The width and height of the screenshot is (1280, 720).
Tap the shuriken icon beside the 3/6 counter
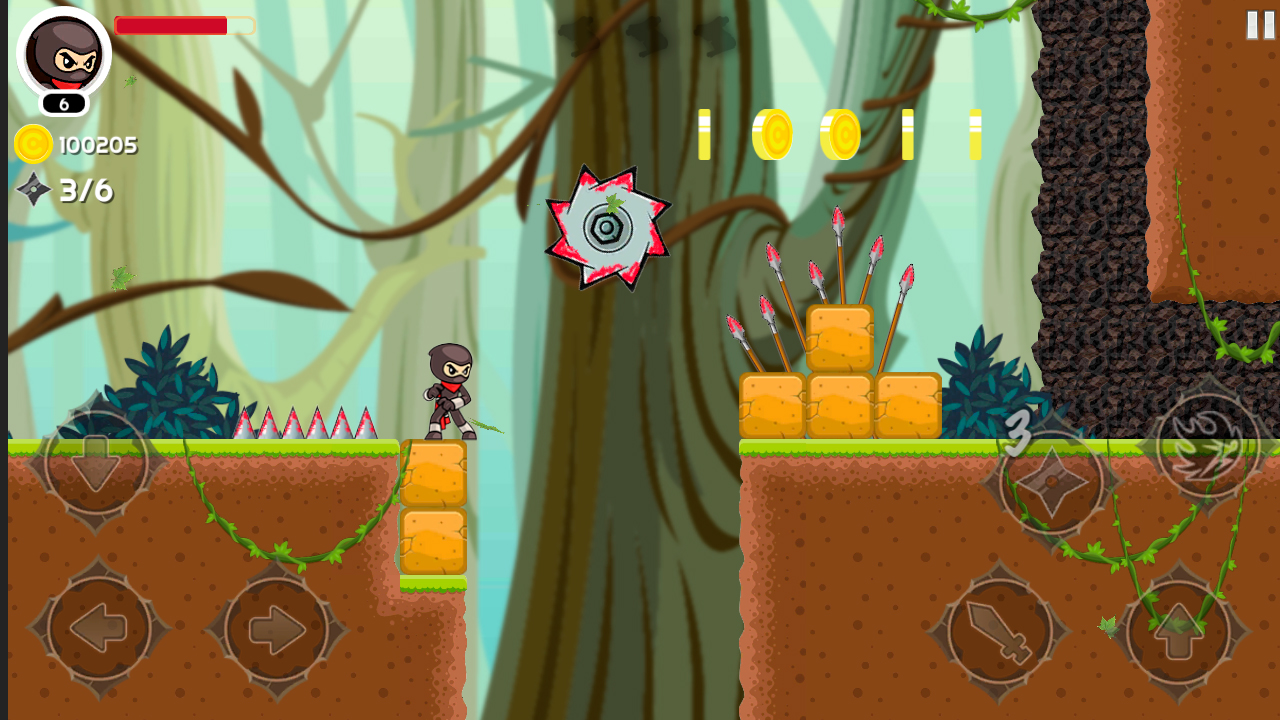[33, 188]
